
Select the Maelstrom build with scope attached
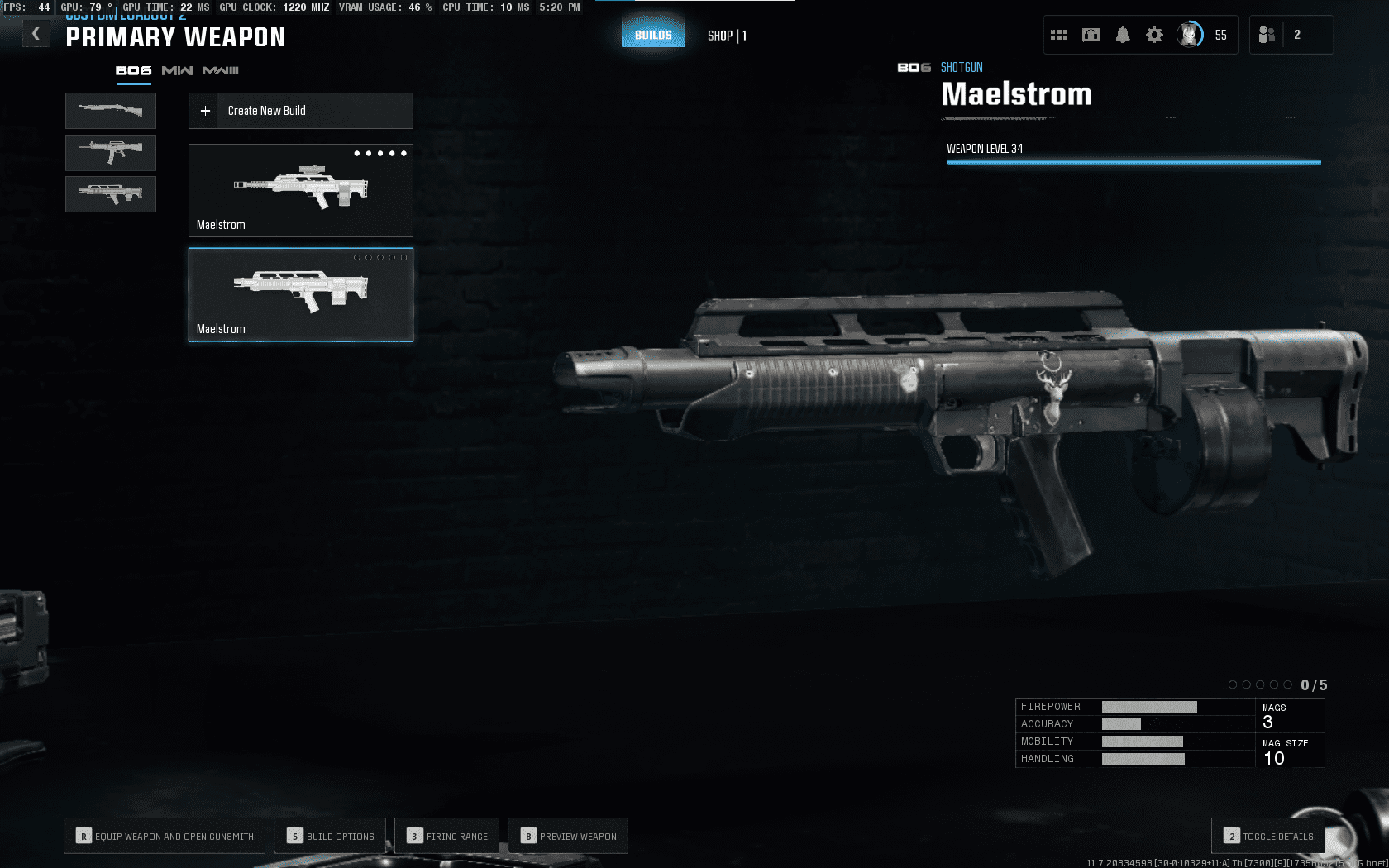click(x=300, y=190)
